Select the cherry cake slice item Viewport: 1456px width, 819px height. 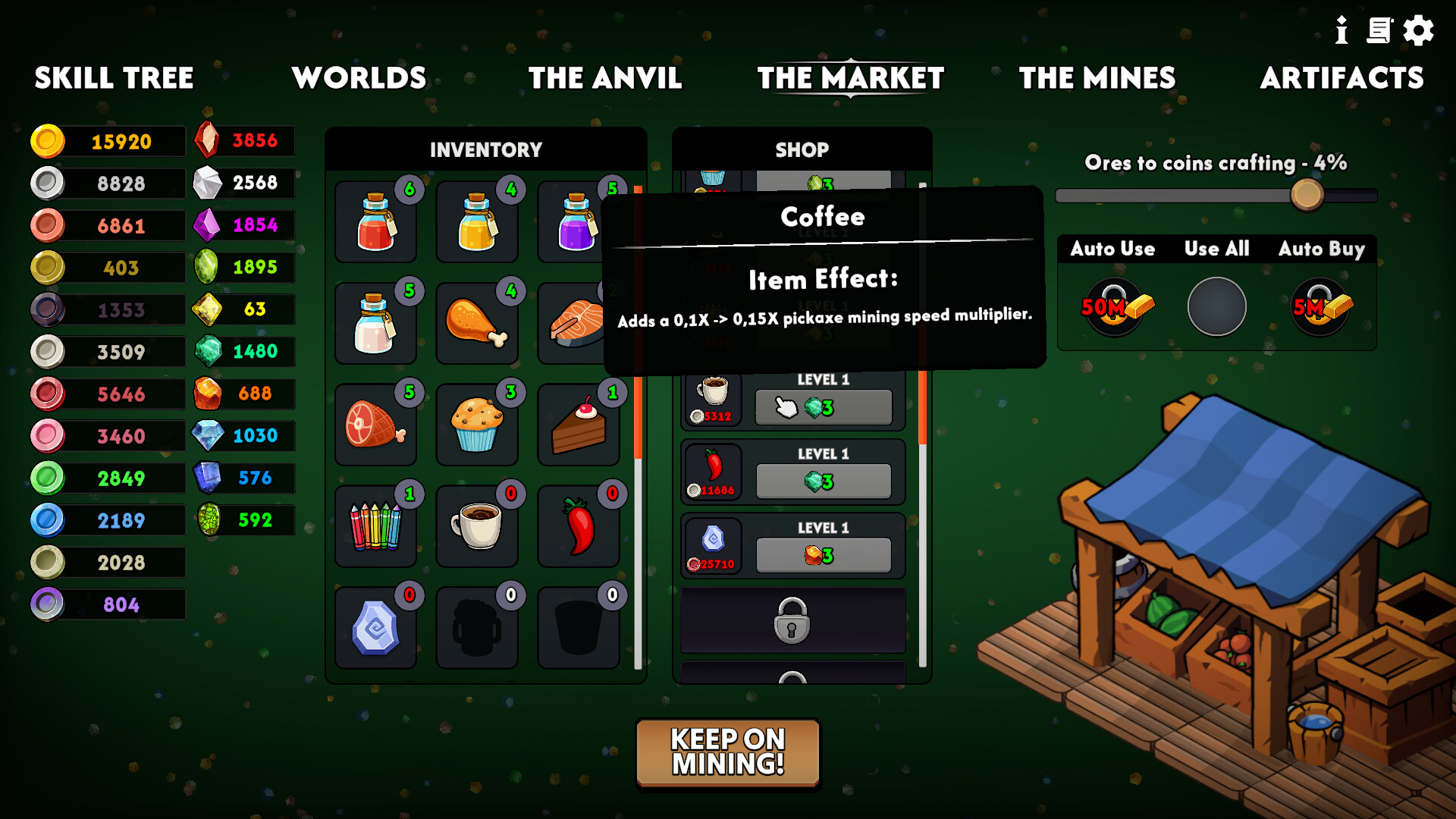click(579, 424)
